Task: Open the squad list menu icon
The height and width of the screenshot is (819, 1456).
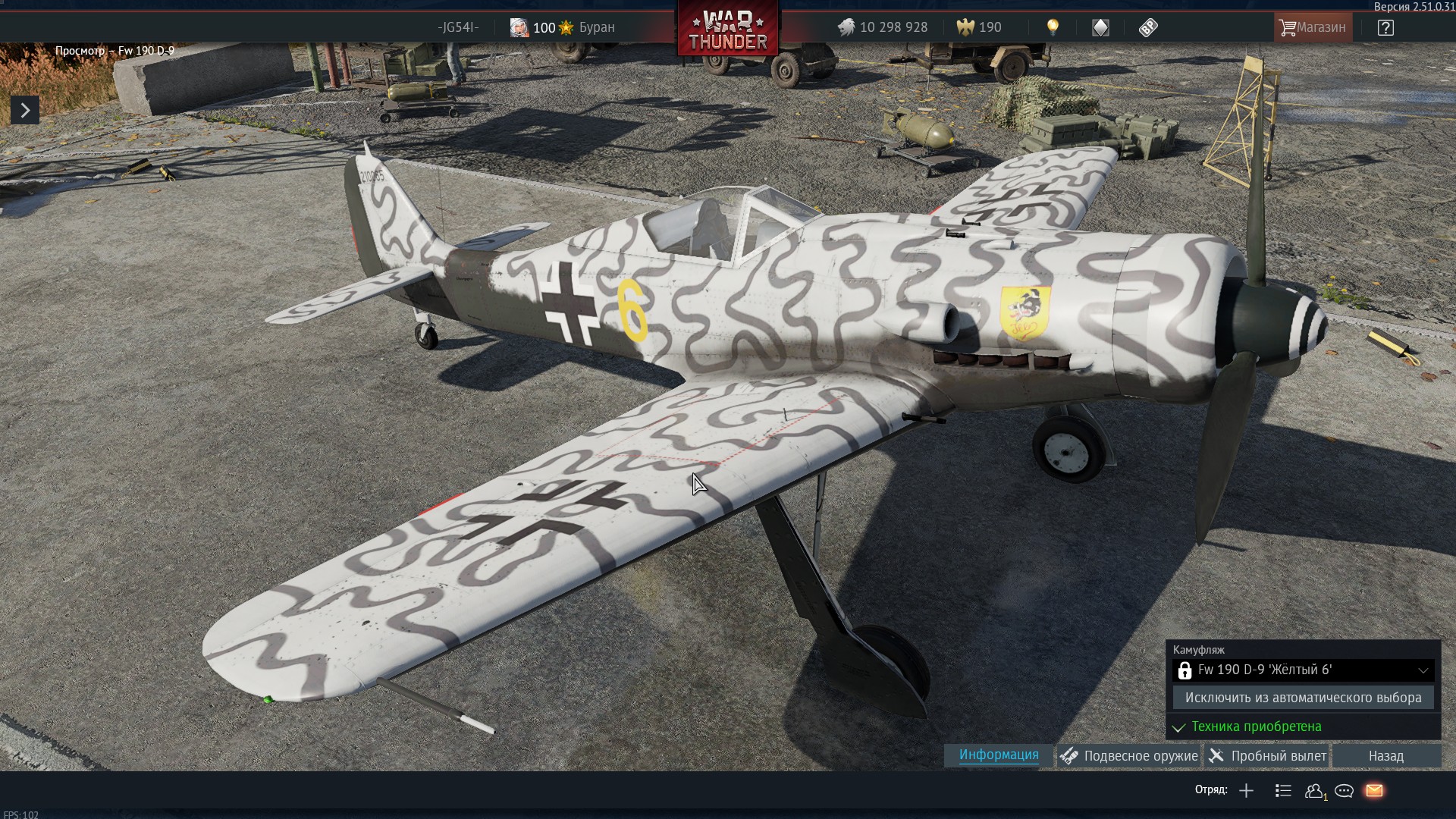Action: pyautogui.click(x=1283, y=791)
